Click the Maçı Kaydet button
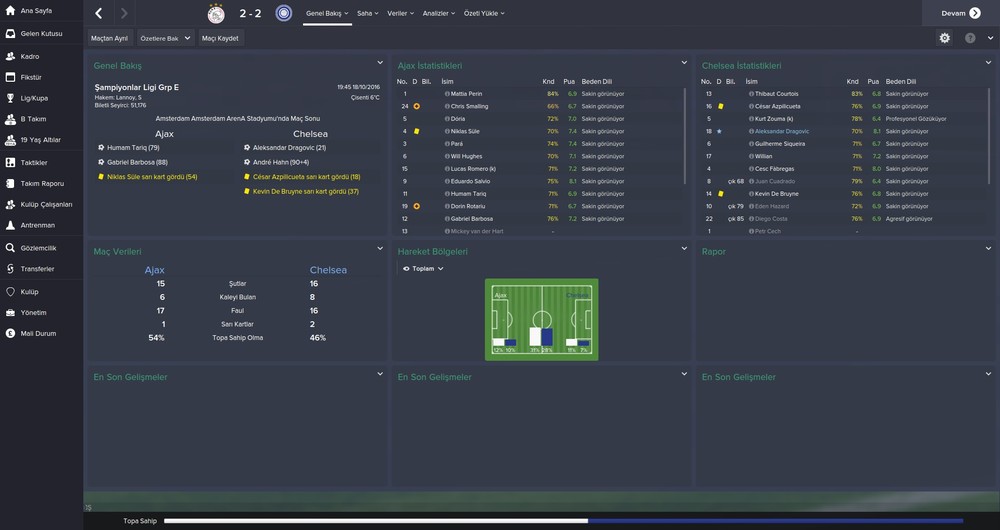The height and width of the screenshot is (530, 1000). 220,38
